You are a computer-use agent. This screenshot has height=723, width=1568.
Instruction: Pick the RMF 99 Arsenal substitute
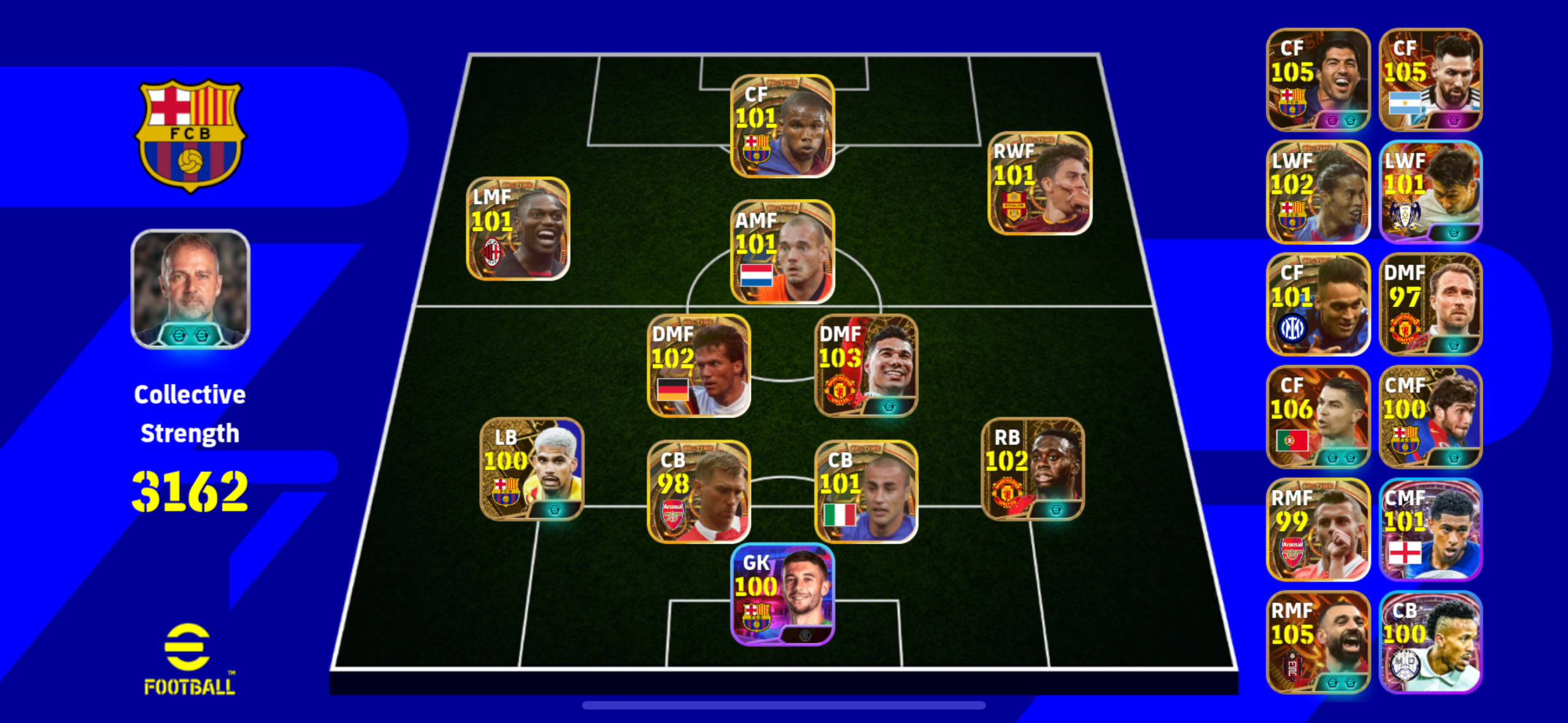1317,530
